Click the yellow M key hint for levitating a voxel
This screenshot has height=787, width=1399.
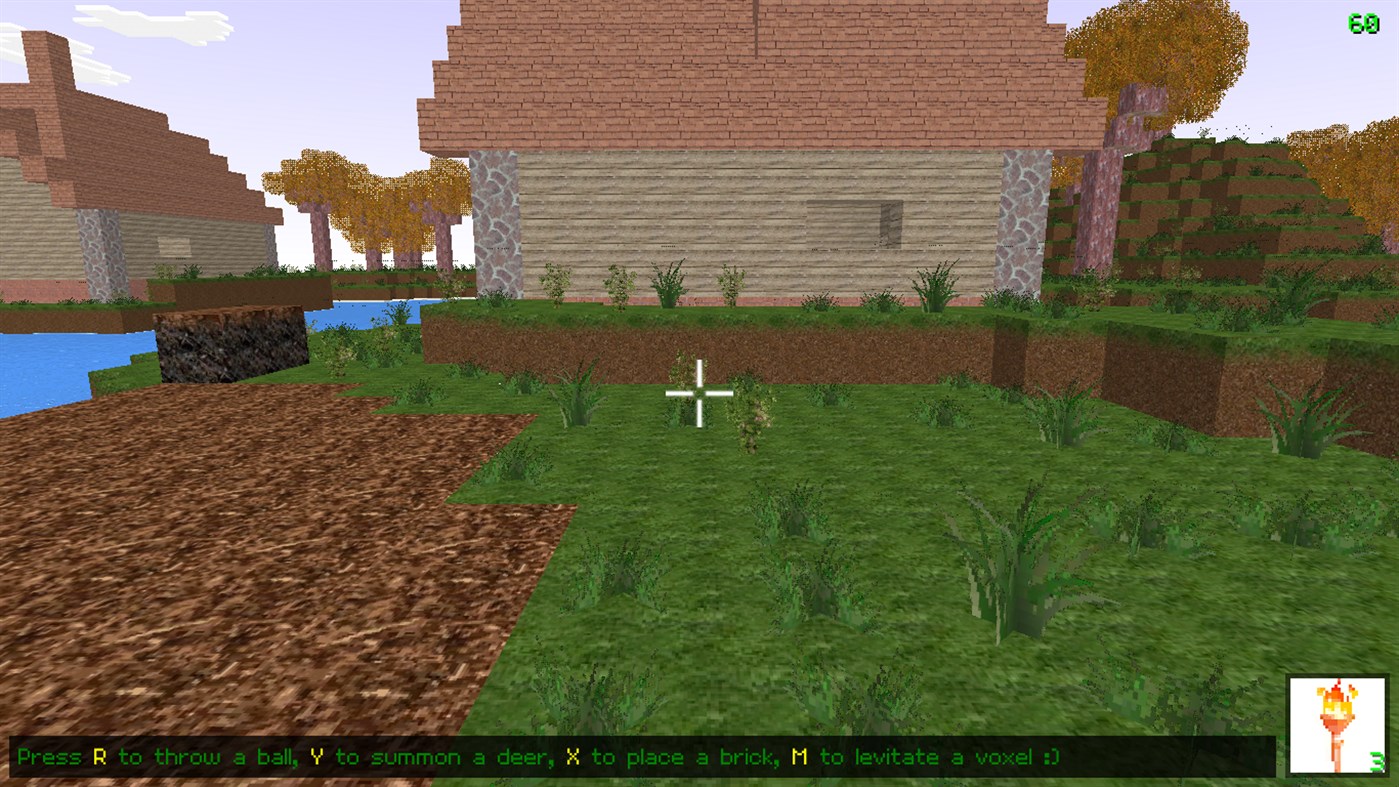[x=800, y=757]
